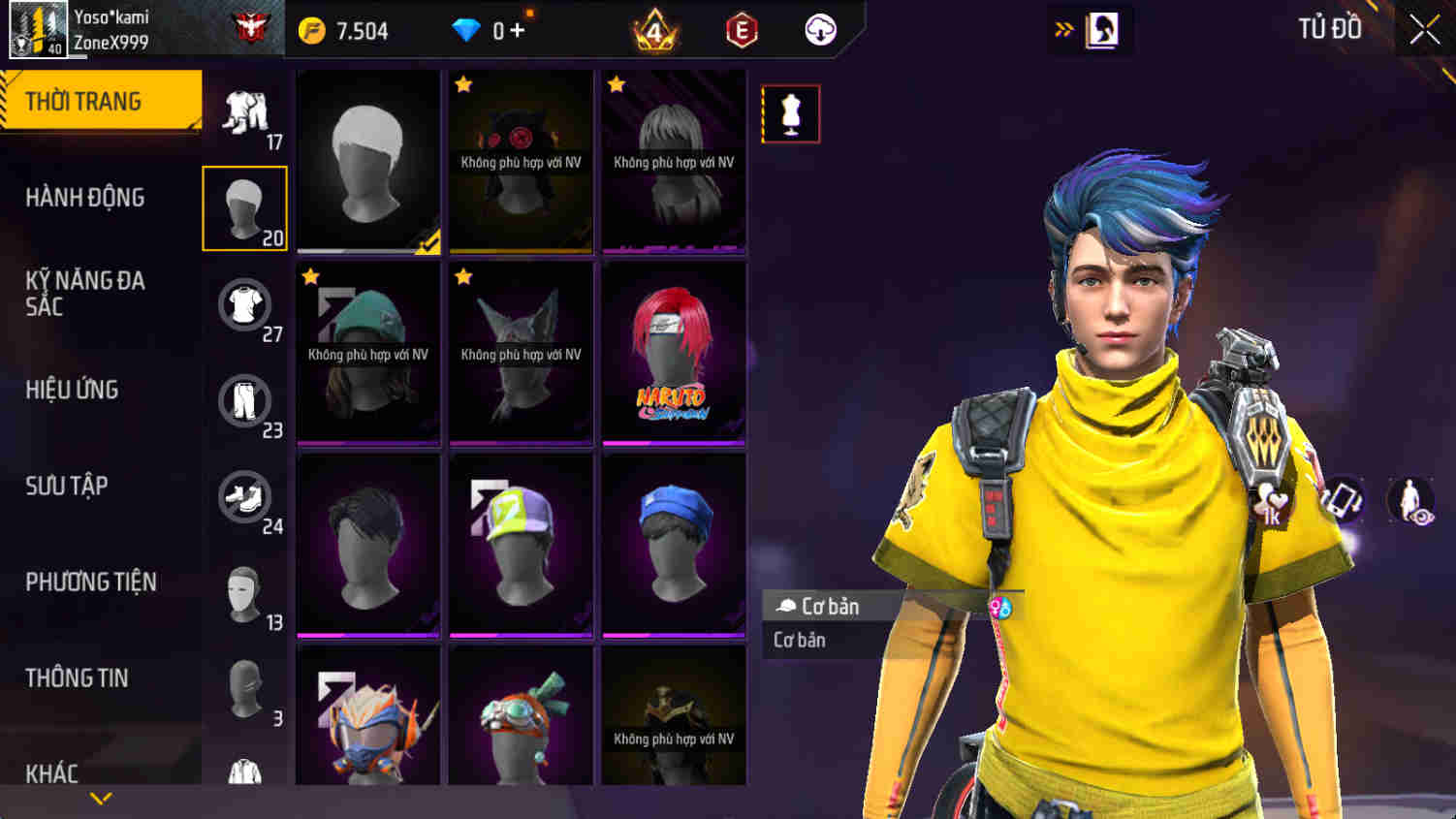Select the red Naruto Shippuden hair thumbnail
This screenshot has width=1456, height=819.
tap(674, 352)
